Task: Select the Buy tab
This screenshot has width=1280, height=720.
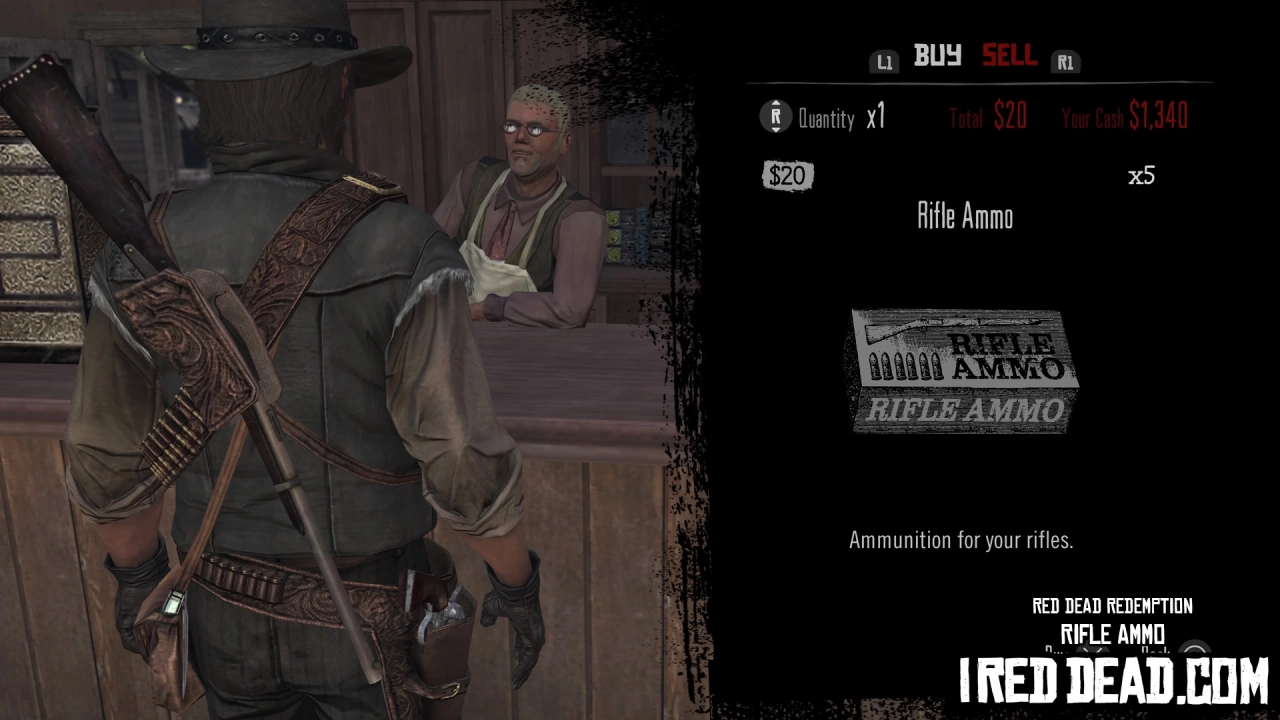Action: pos(938,57)
